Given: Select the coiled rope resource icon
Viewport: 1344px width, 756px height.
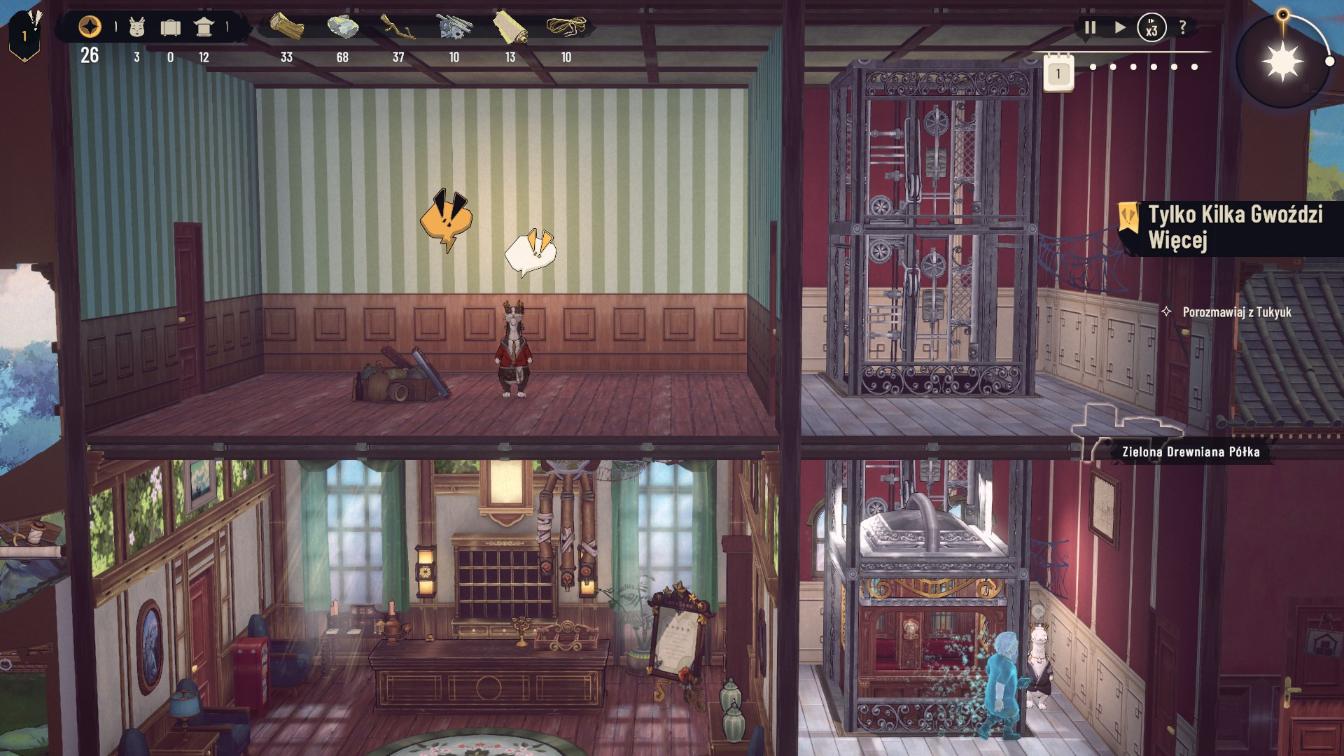Looking at the screenshot, I should (566, 27).
